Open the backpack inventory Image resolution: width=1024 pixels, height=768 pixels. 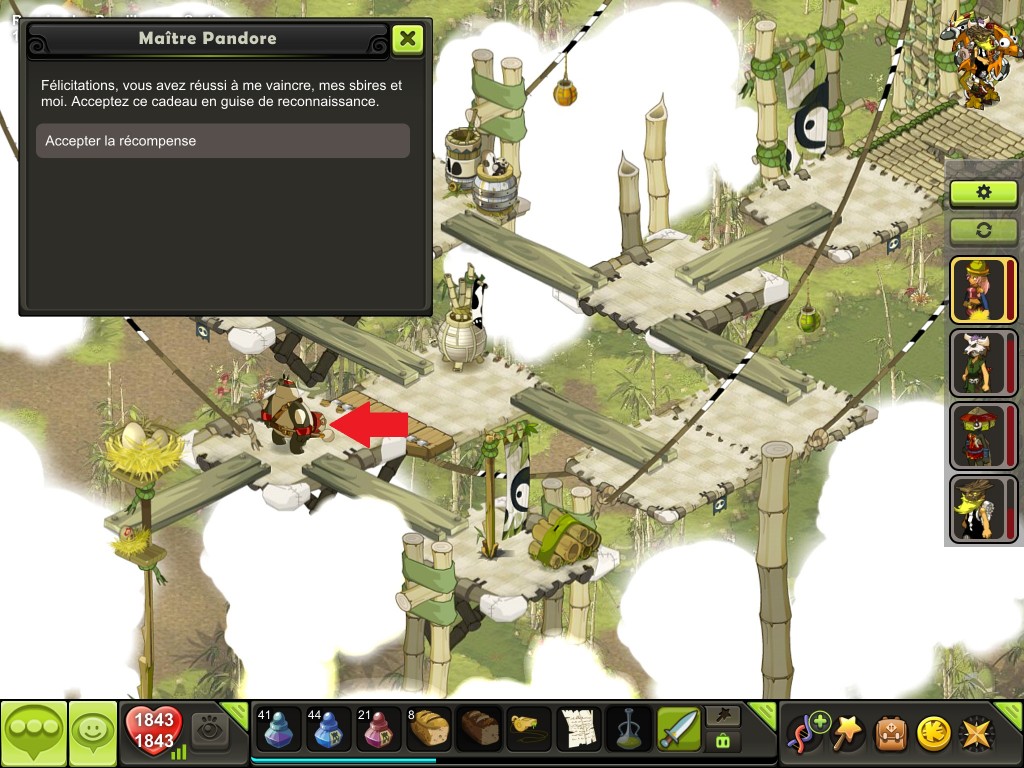pos(891,733)
